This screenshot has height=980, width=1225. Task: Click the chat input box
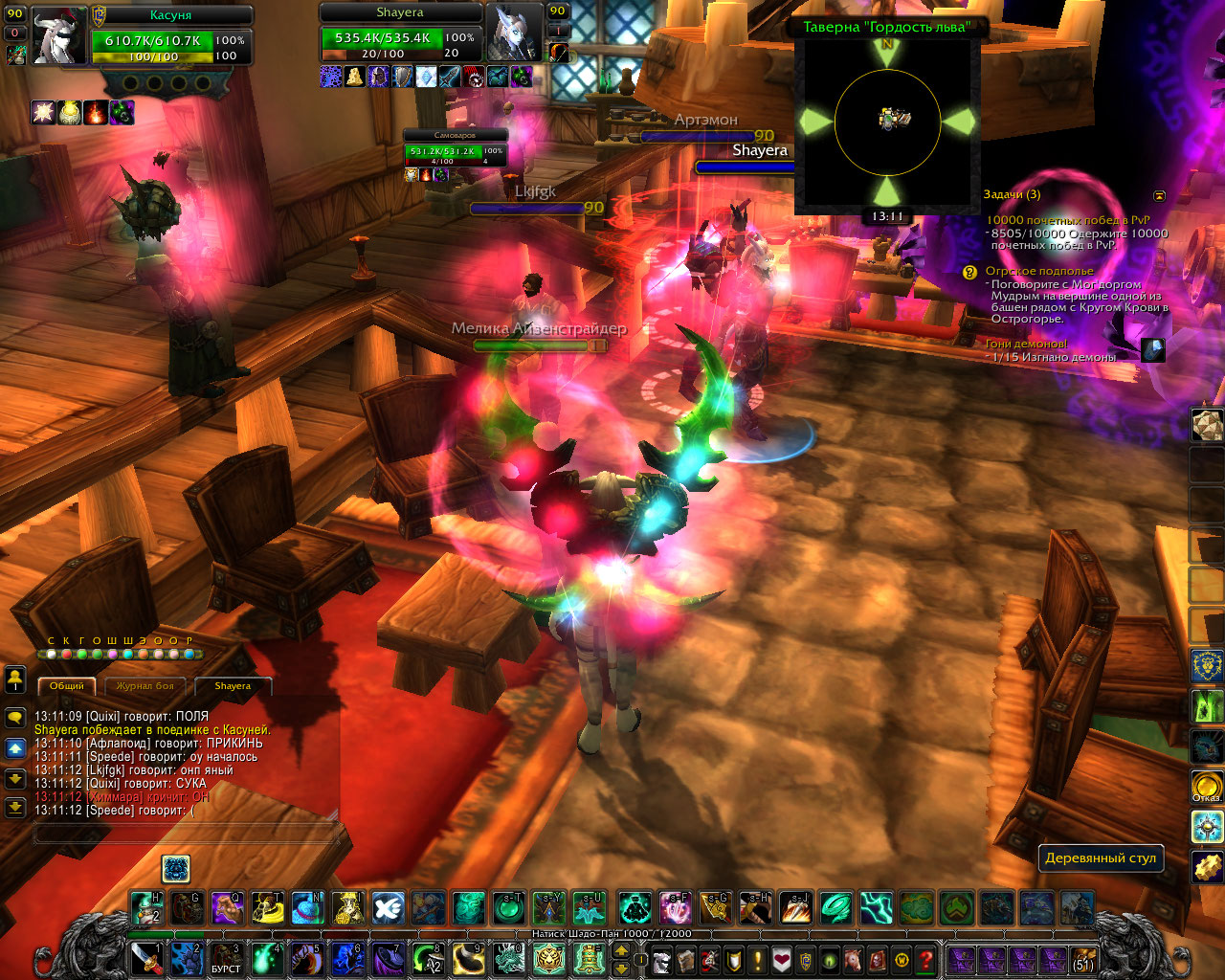187,835
